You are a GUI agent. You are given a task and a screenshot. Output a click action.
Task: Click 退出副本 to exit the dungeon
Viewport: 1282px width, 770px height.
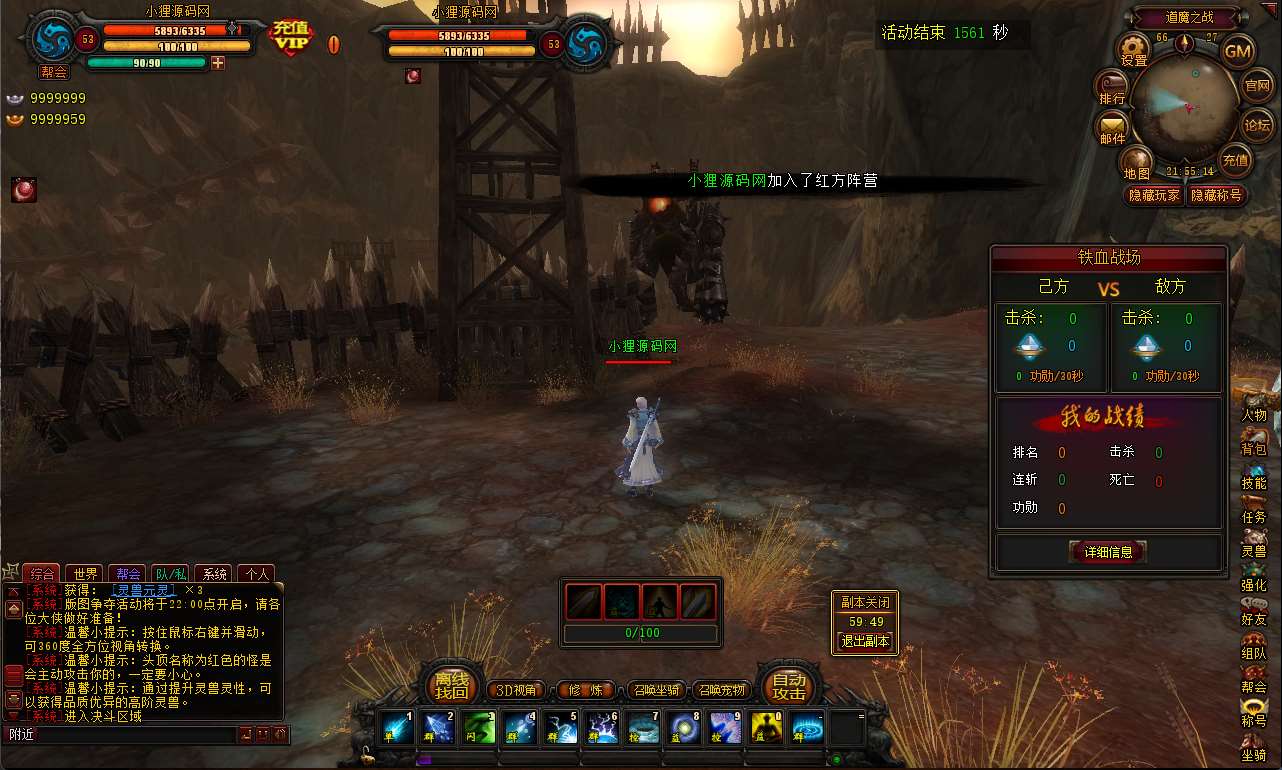pos(865,641)
